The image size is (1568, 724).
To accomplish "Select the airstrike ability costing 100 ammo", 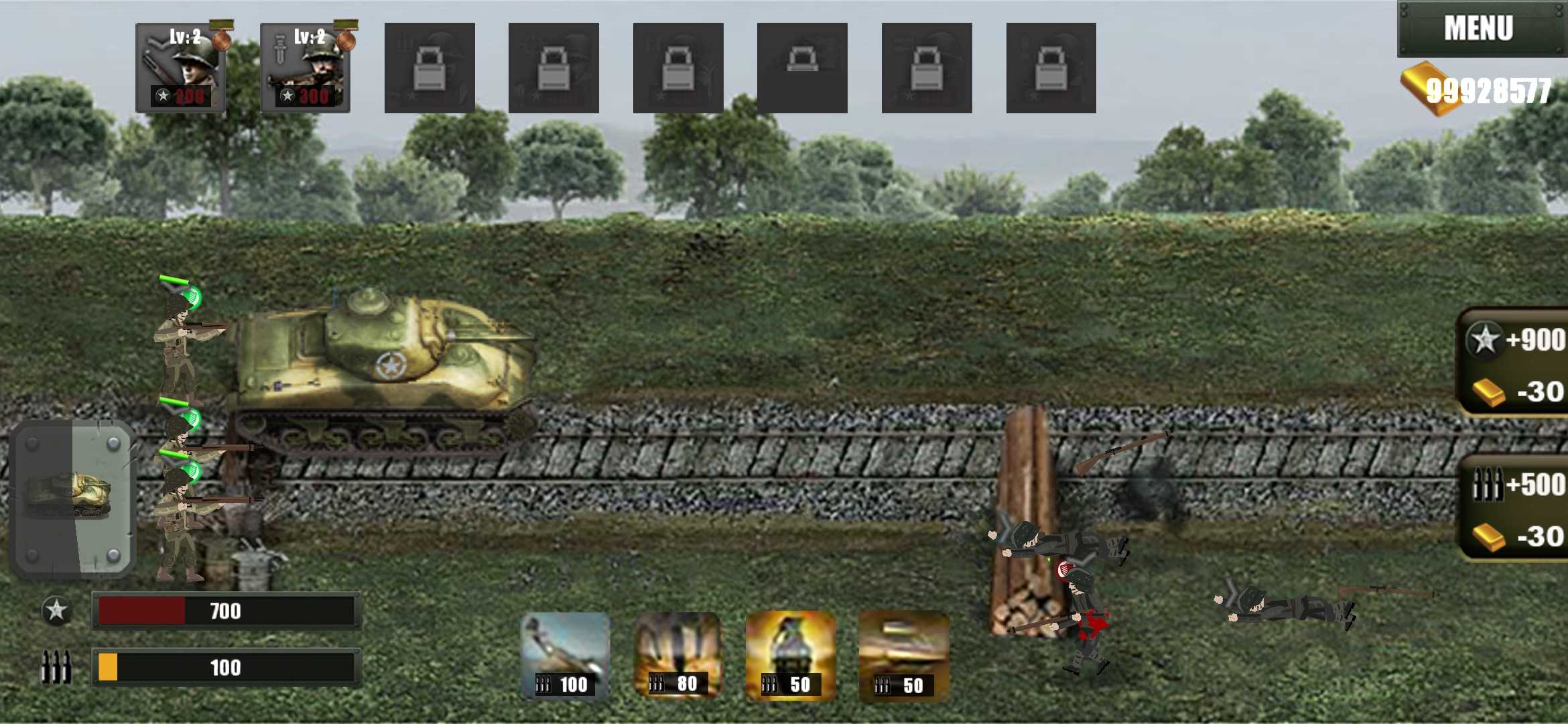I will (x=566, y=654).
